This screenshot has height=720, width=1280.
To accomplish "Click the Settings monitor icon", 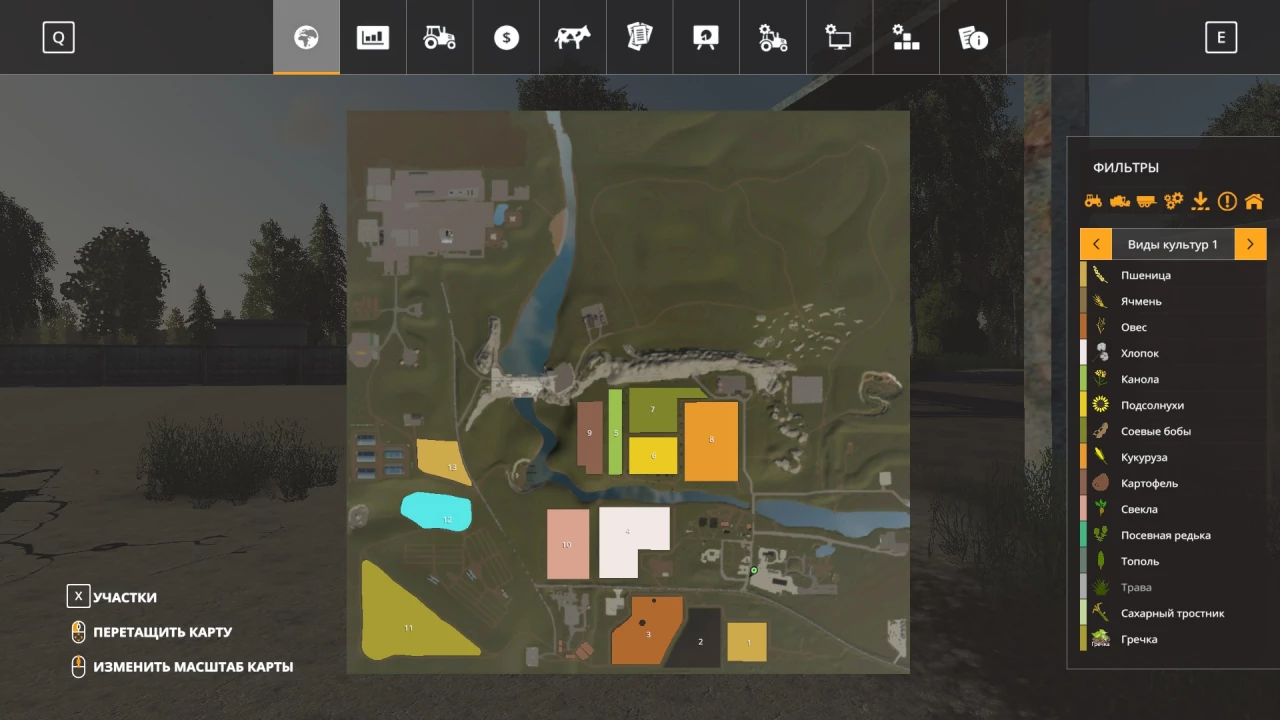I will (838, 37).
